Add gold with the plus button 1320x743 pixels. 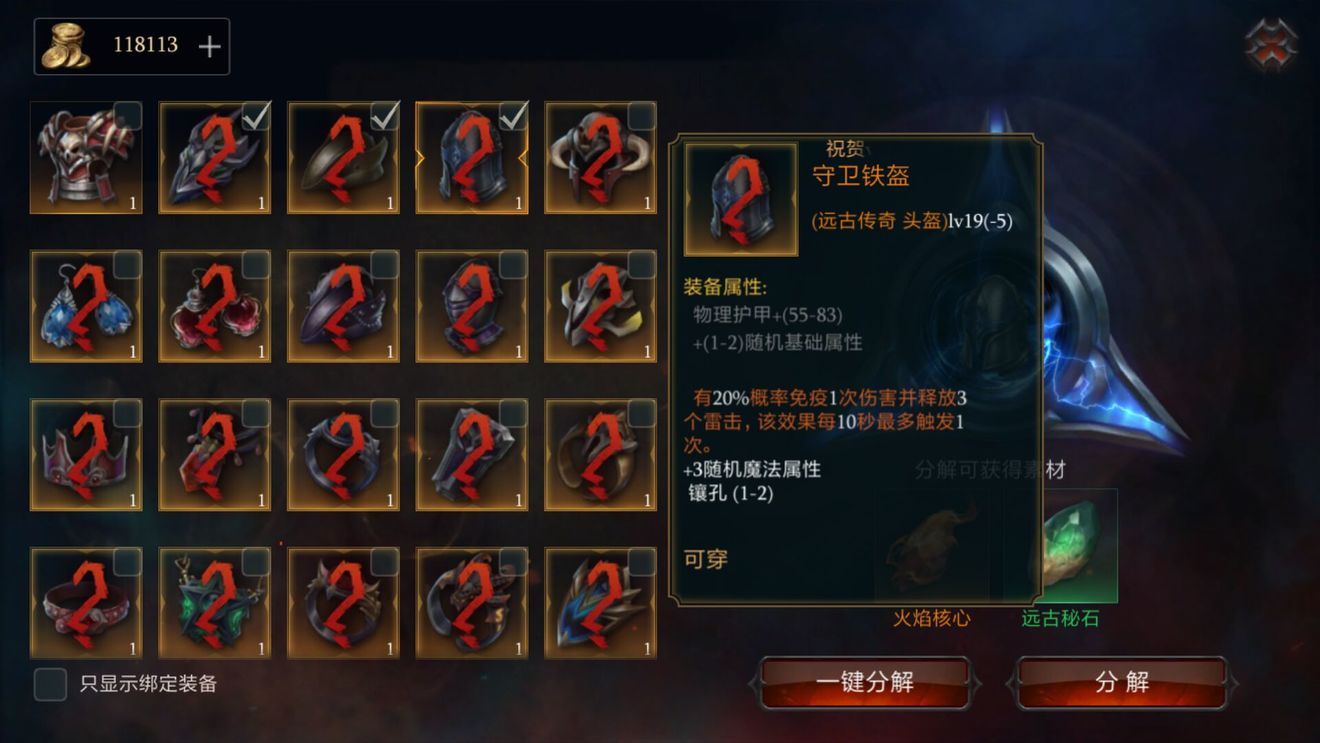coord(209,46)
